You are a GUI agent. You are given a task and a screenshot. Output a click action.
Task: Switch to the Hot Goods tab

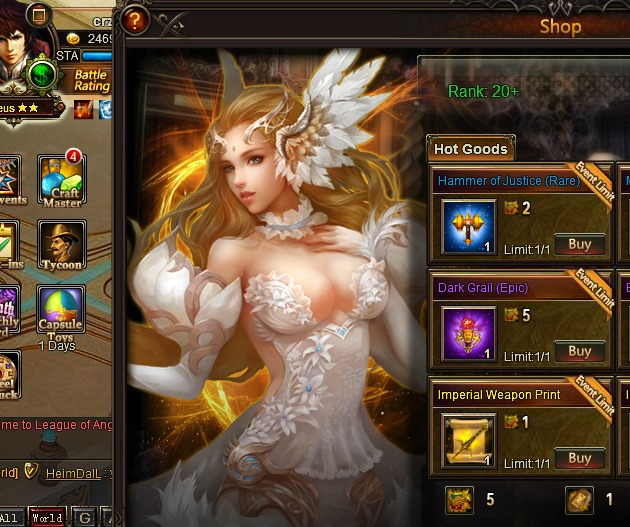[470, 149]
